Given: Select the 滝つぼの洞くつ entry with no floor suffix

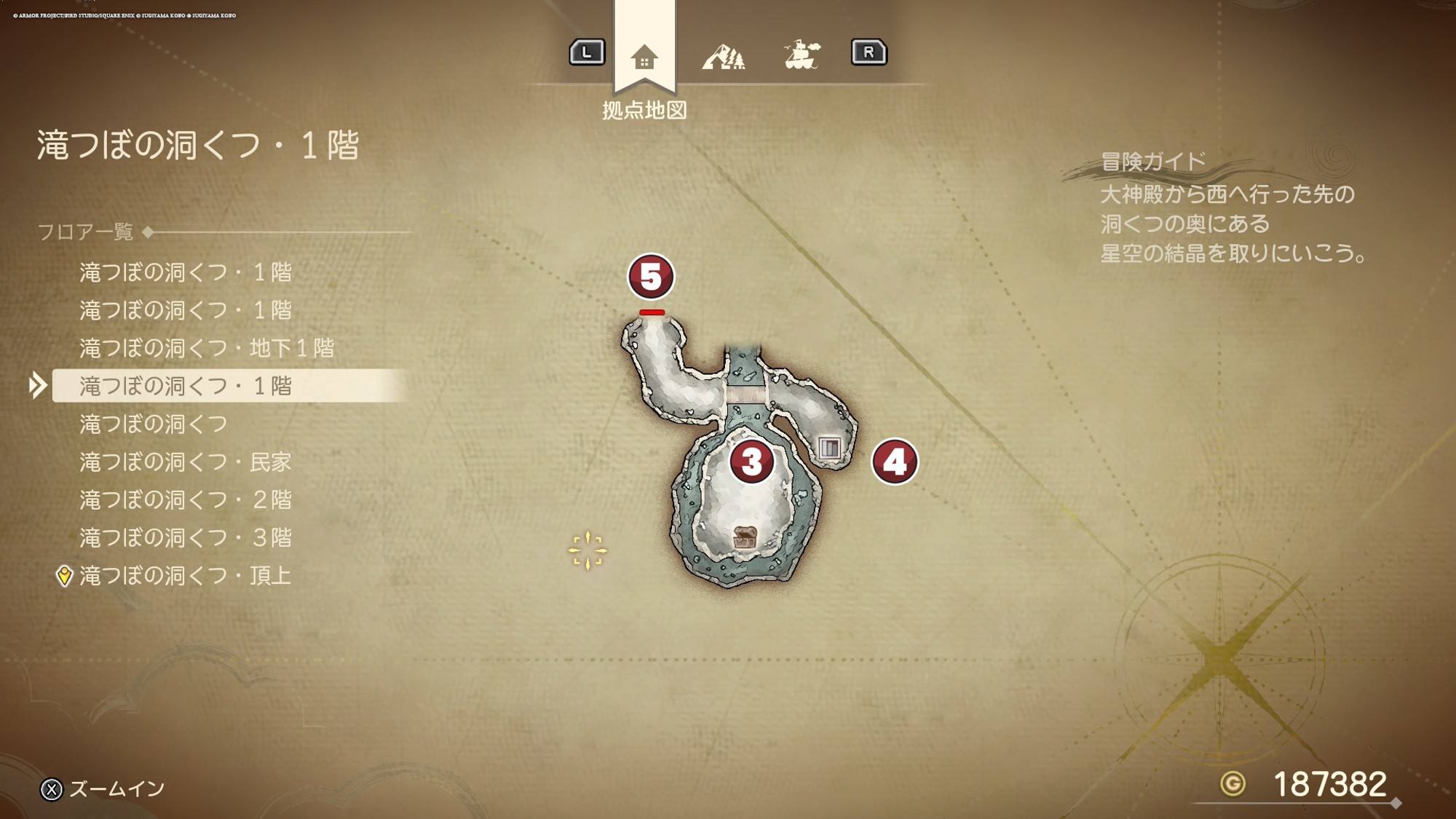Looking at the screenshot, I should pos(154,424).
